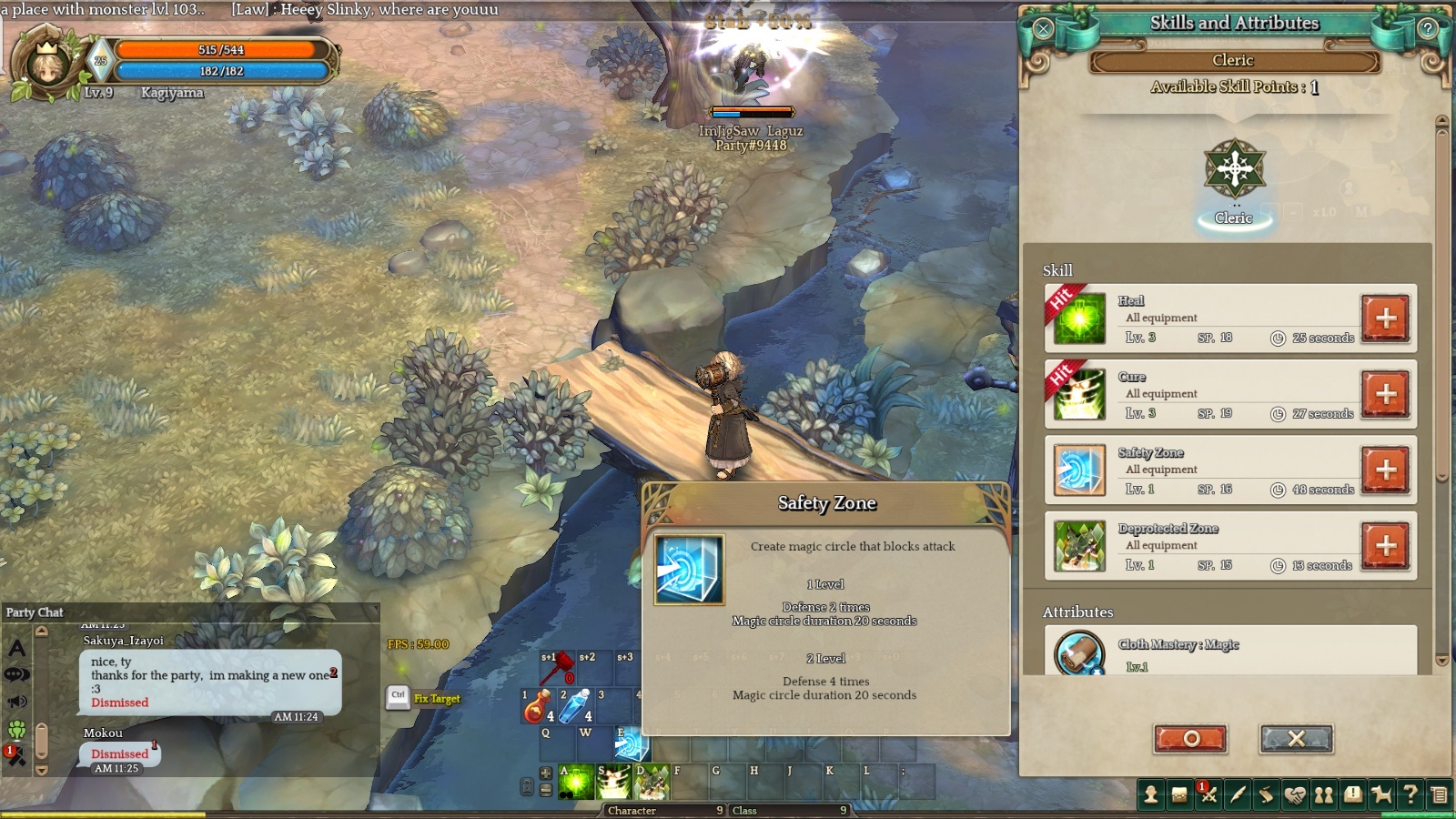
Task: Switch chat to the green party channel
Action: 17,729
